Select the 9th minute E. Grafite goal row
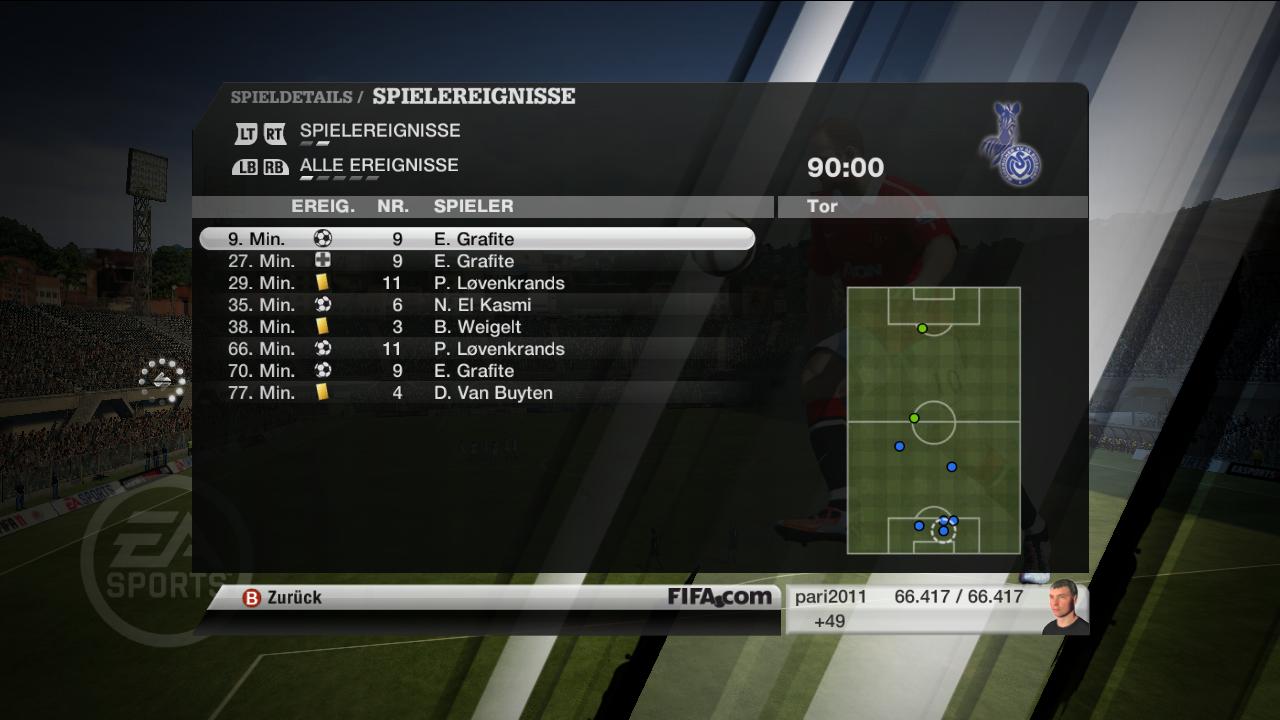 point(476,239)
